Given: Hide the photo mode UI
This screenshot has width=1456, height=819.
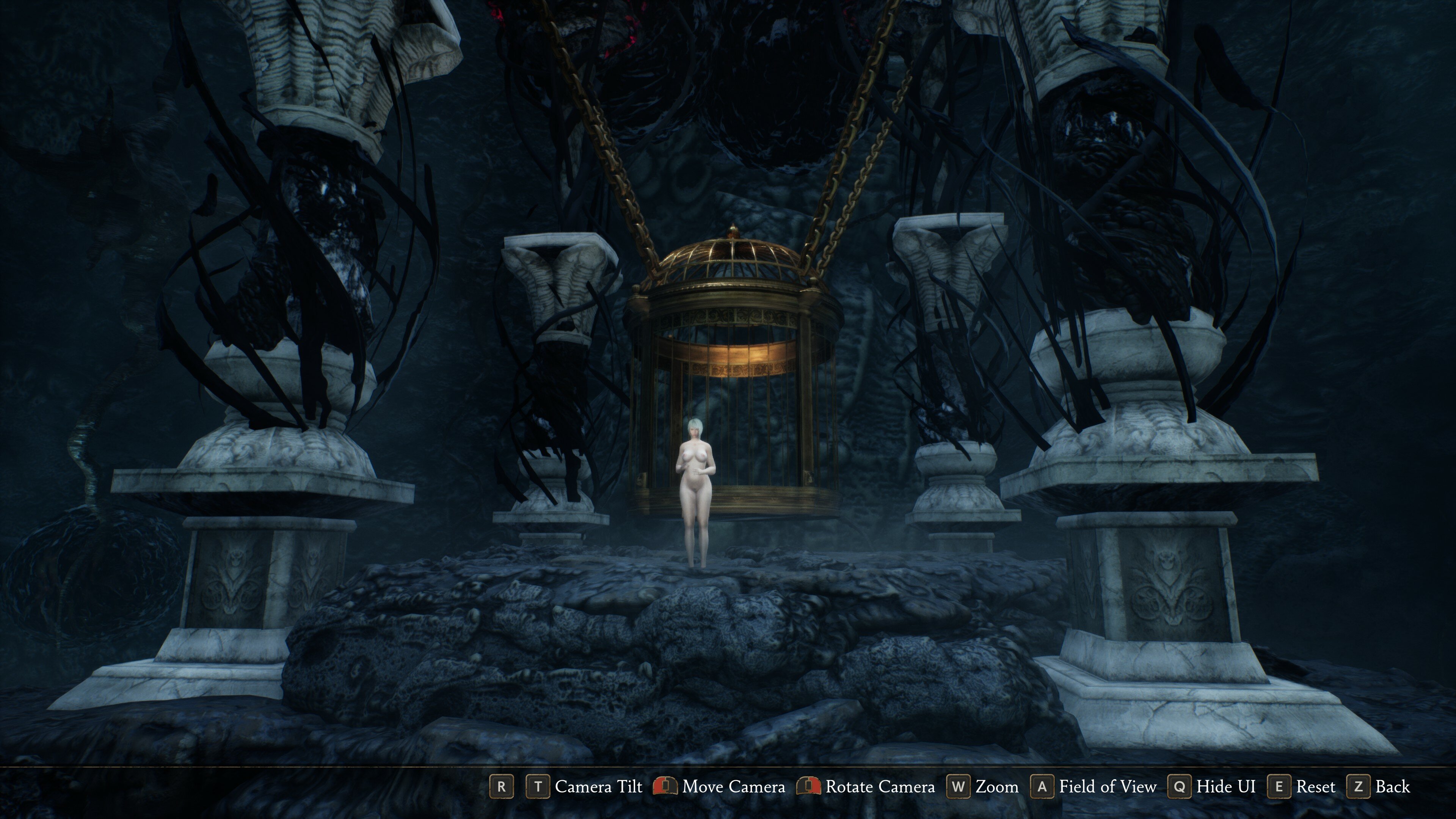Looking at the screenshot, I should [x=1211, y=786].
